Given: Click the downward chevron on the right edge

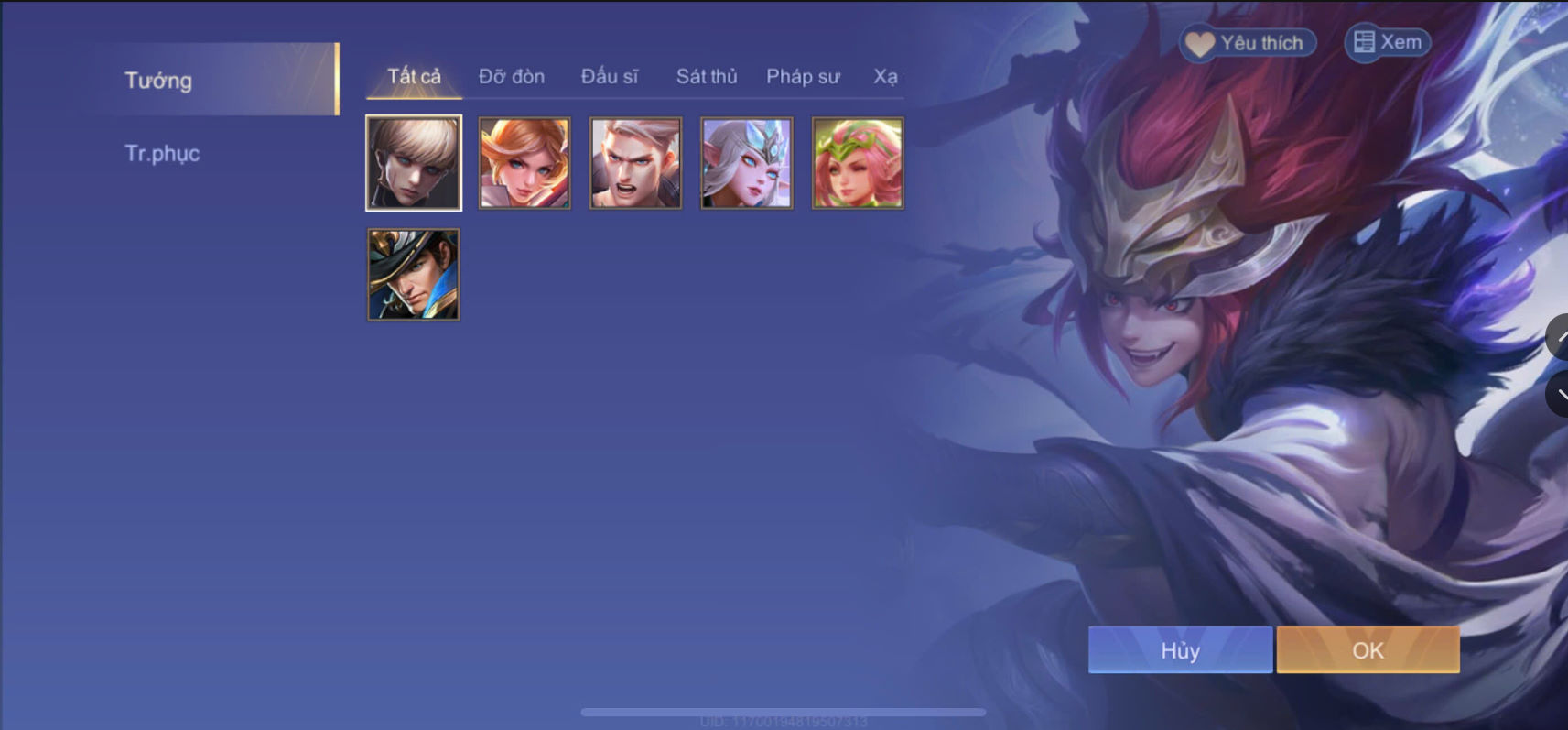Looking at the screenshot, I should tap(1561, 396).
